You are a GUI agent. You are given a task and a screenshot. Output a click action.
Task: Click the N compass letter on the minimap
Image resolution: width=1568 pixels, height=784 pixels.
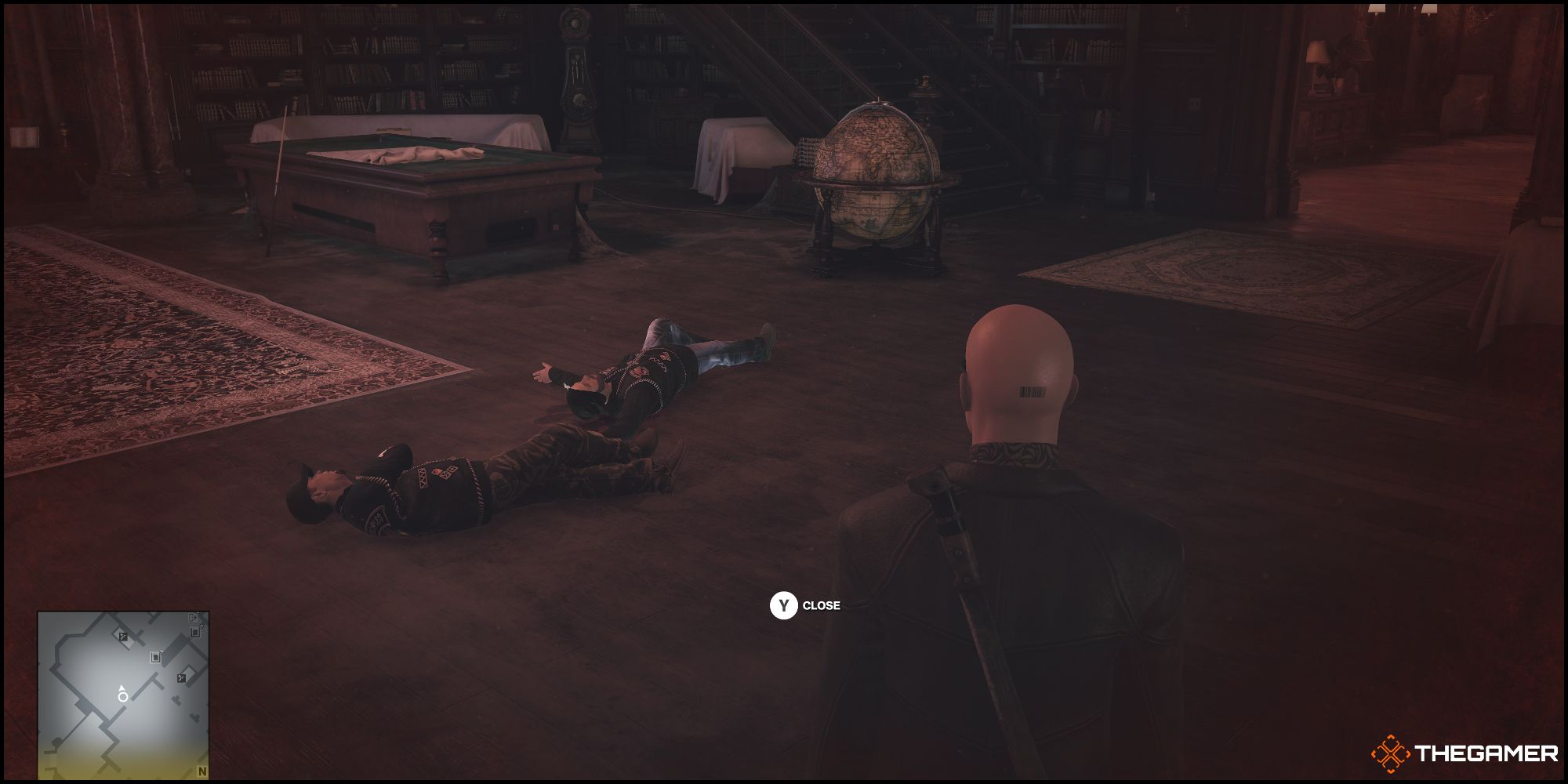tap(201, 770)
